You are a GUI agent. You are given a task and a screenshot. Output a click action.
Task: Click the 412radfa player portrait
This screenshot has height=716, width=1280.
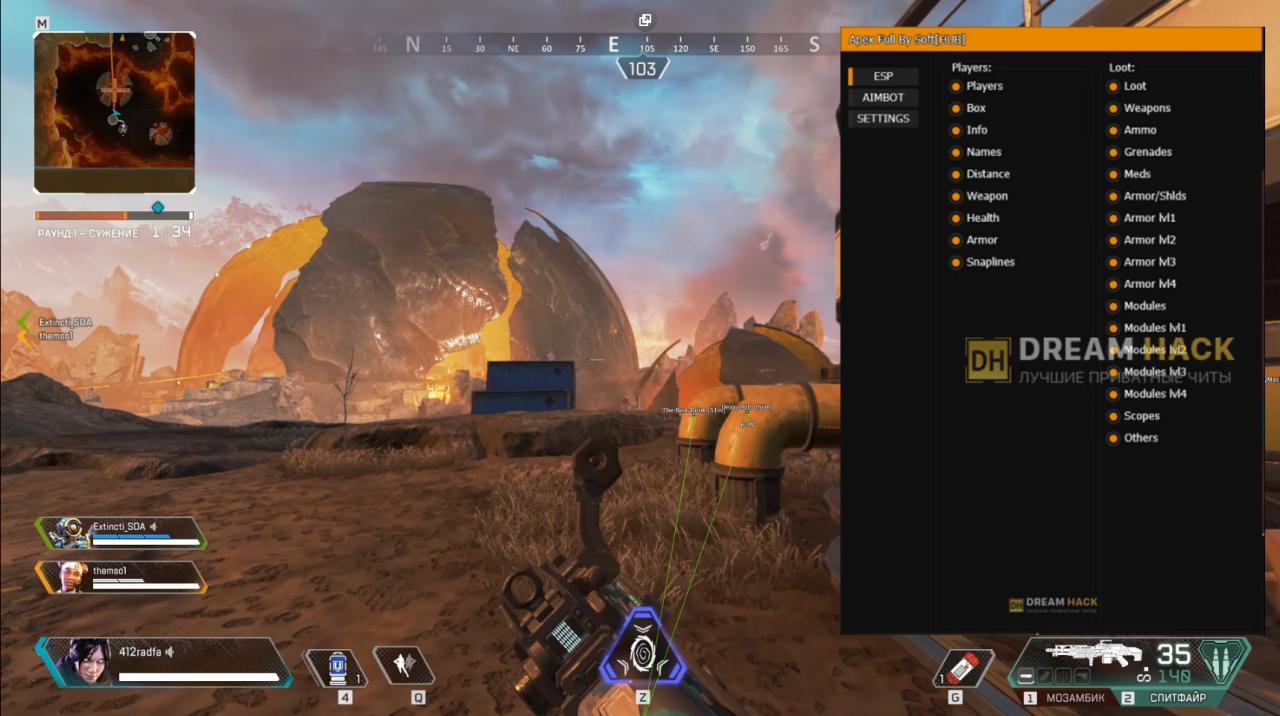(88, 660)
